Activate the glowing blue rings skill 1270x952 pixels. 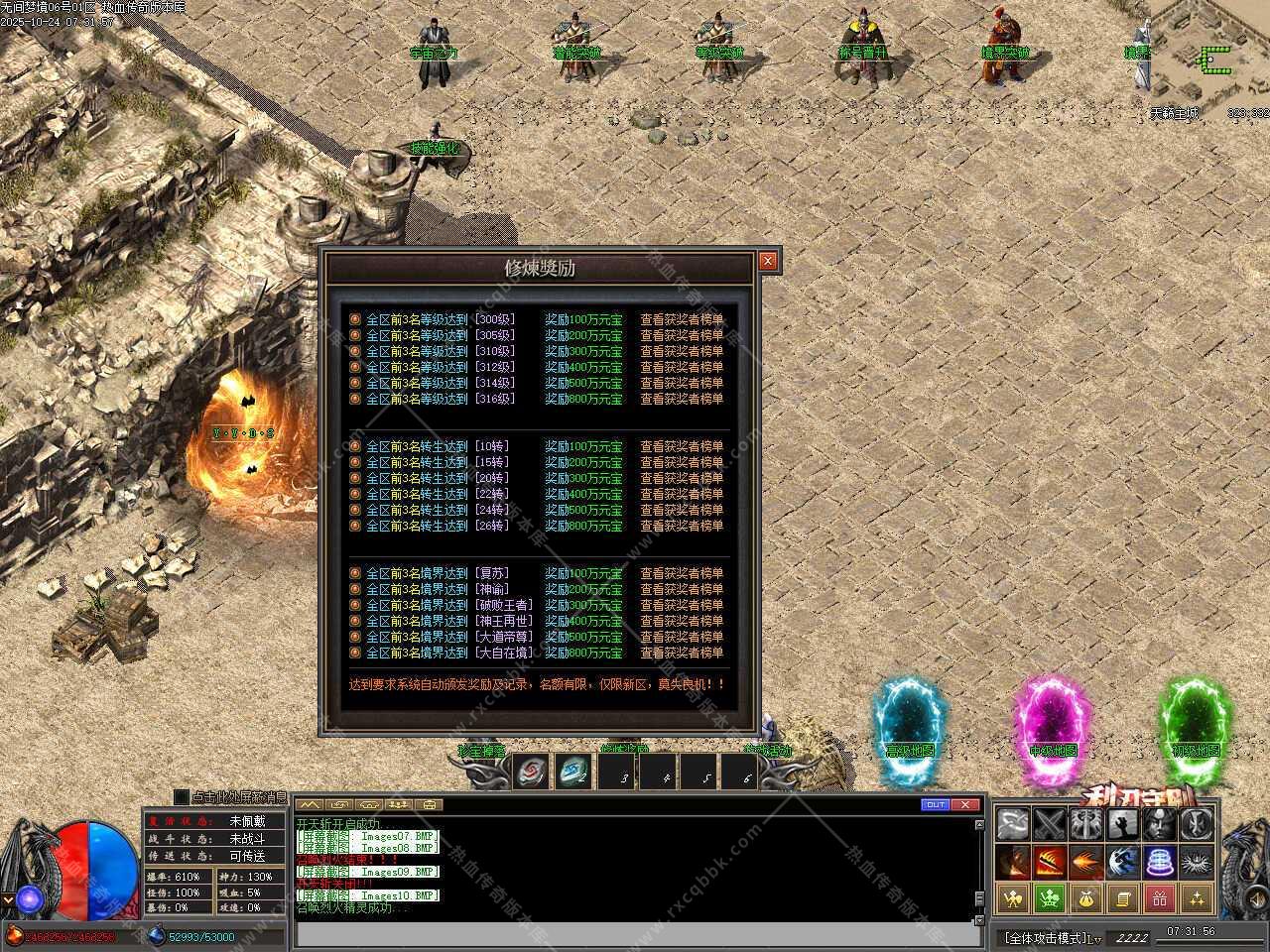pos(1159,861)
